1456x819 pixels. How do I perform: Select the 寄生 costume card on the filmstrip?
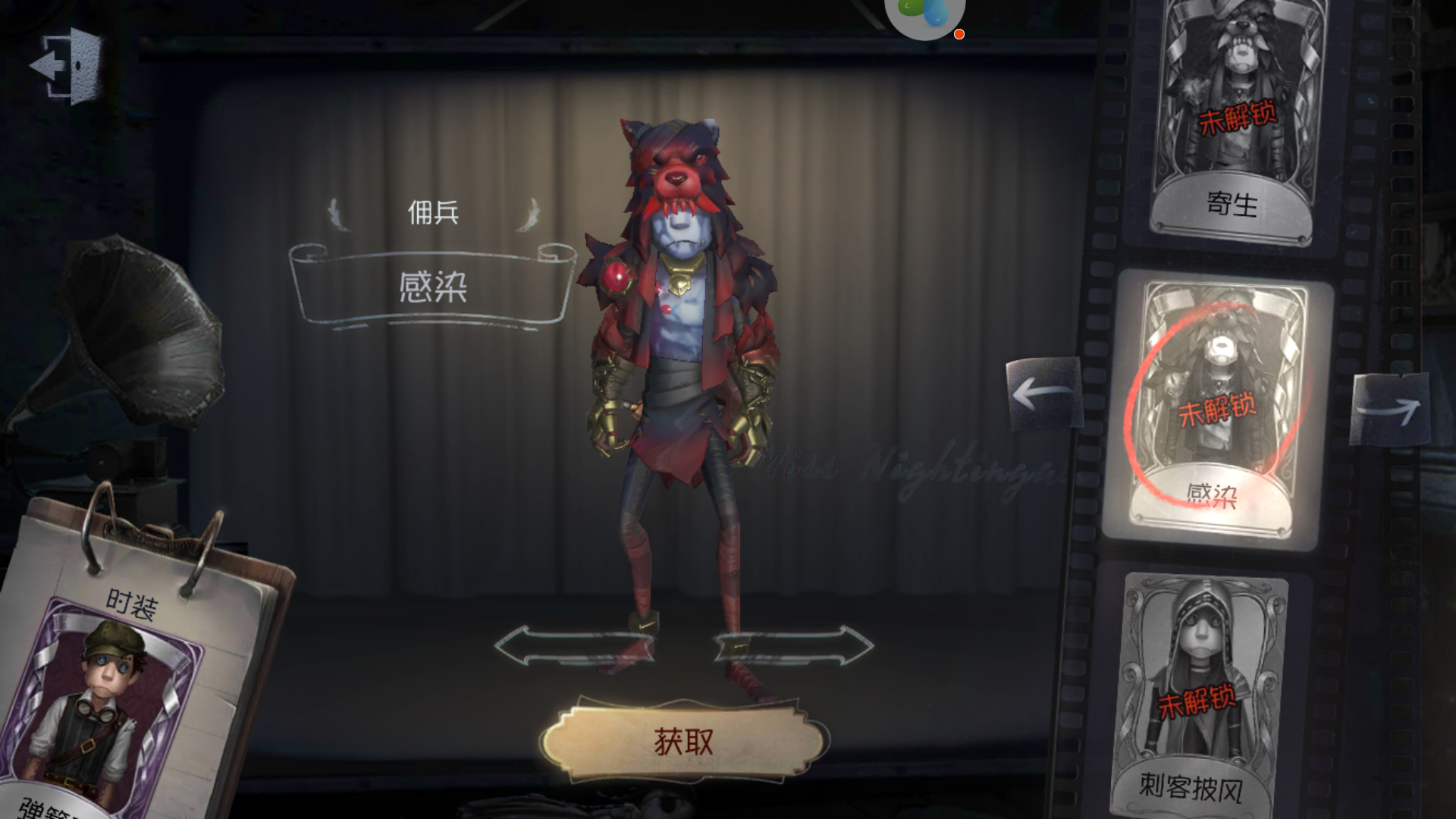click(x=1235, y=106)
